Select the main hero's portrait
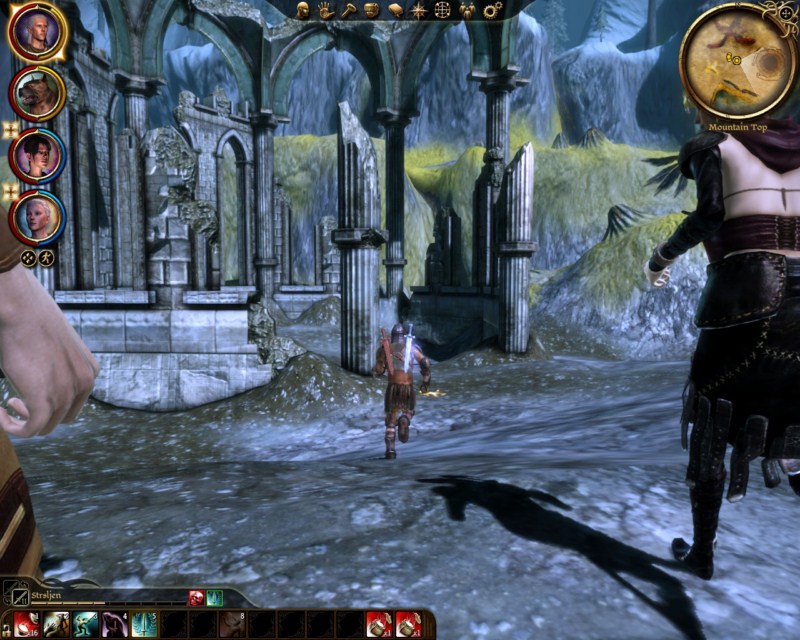The image size is (800, 640). [x=37, y=32]
